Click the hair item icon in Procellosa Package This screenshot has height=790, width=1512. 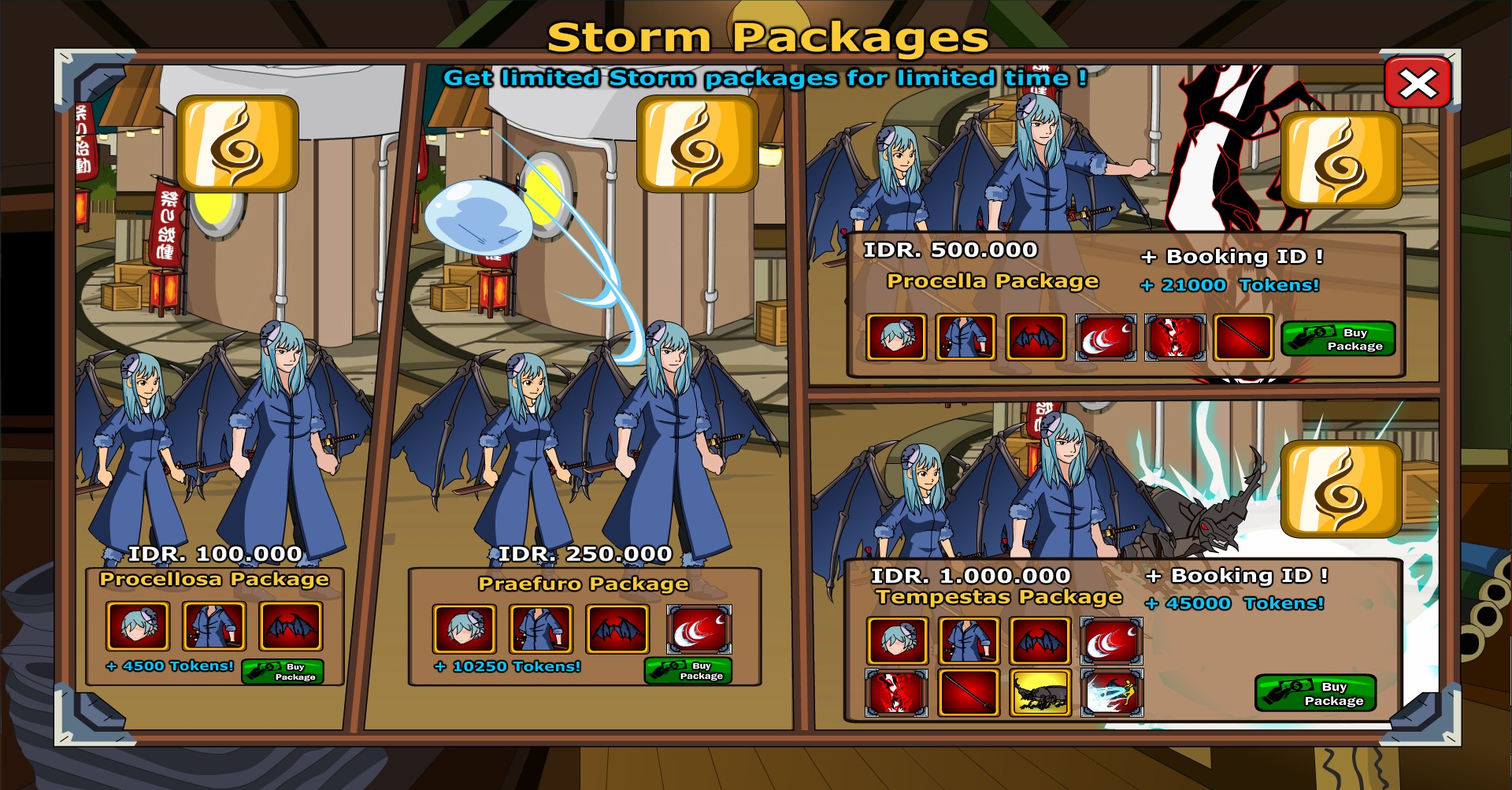138,626
